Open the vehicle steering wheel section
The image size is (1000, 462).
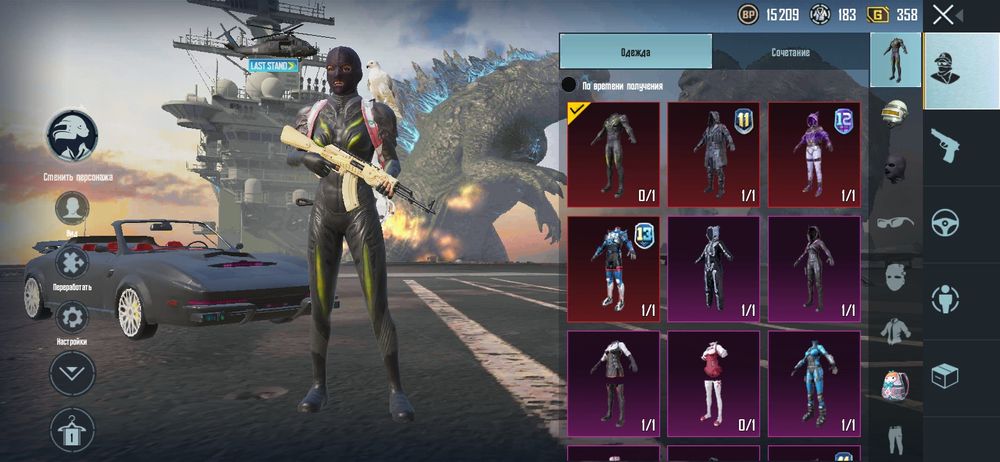pos(945,223)
